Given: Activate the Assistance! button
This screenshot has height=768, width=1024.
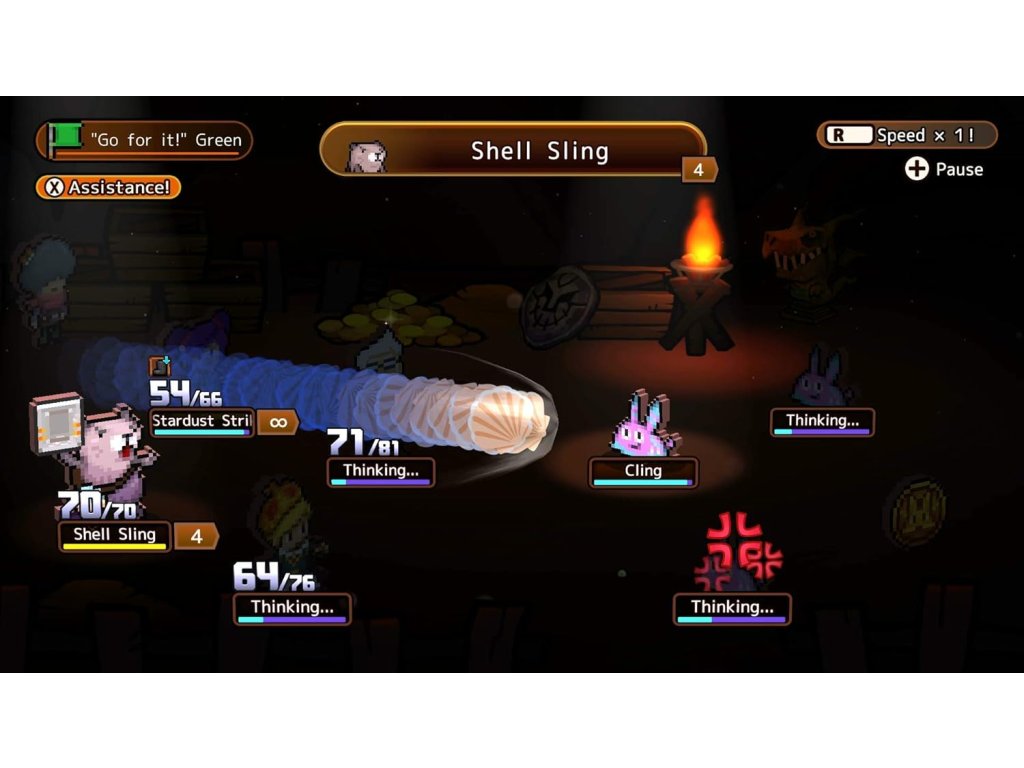Looking at the screenshot, I should coord(109,187).
